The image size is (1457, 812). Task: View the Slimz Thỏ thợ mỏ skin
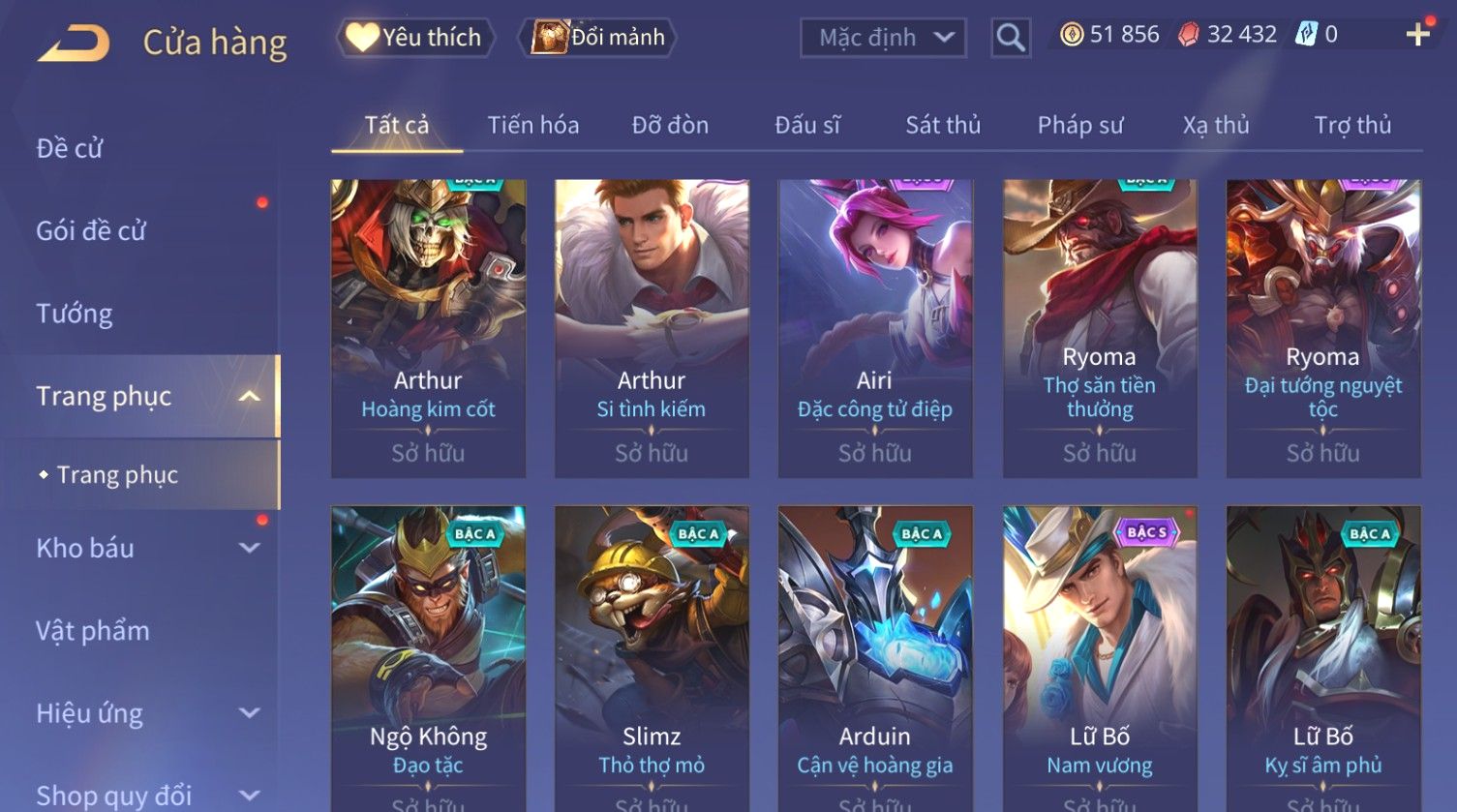point(652,658)
